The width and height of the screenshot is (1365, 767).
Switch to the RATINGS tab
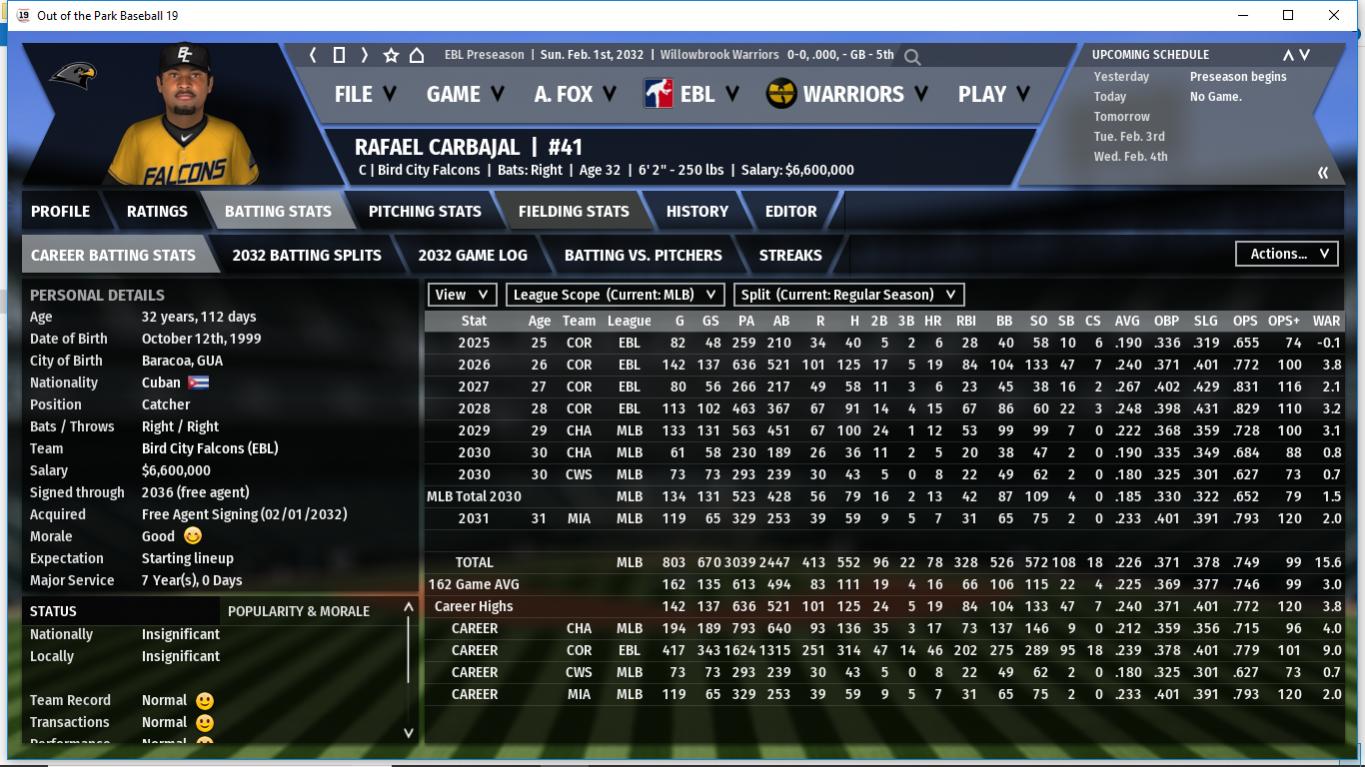157,211
